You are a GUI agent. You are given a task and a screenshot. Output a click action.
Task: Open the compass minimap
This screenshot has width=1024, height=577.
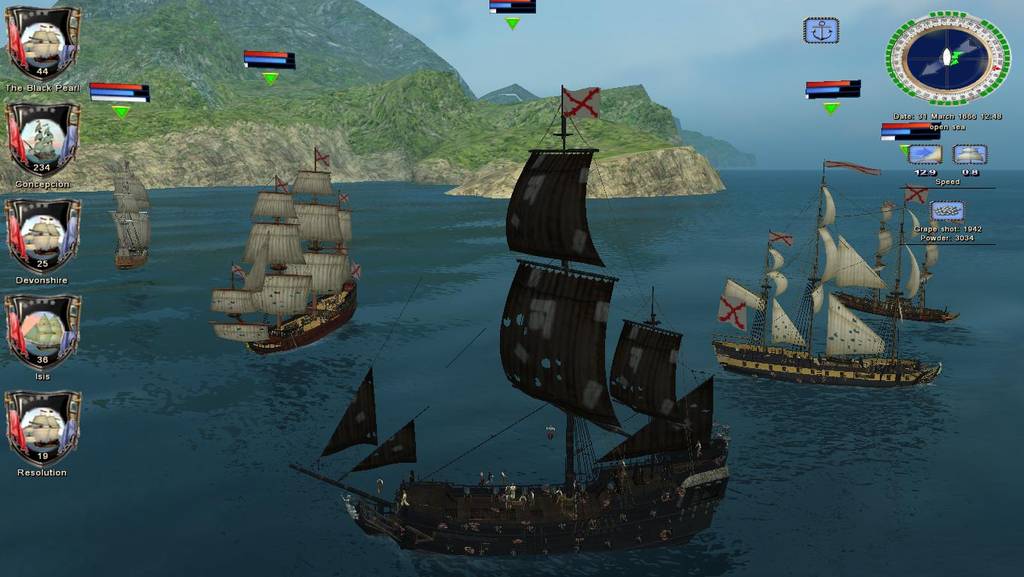point(947,57)
